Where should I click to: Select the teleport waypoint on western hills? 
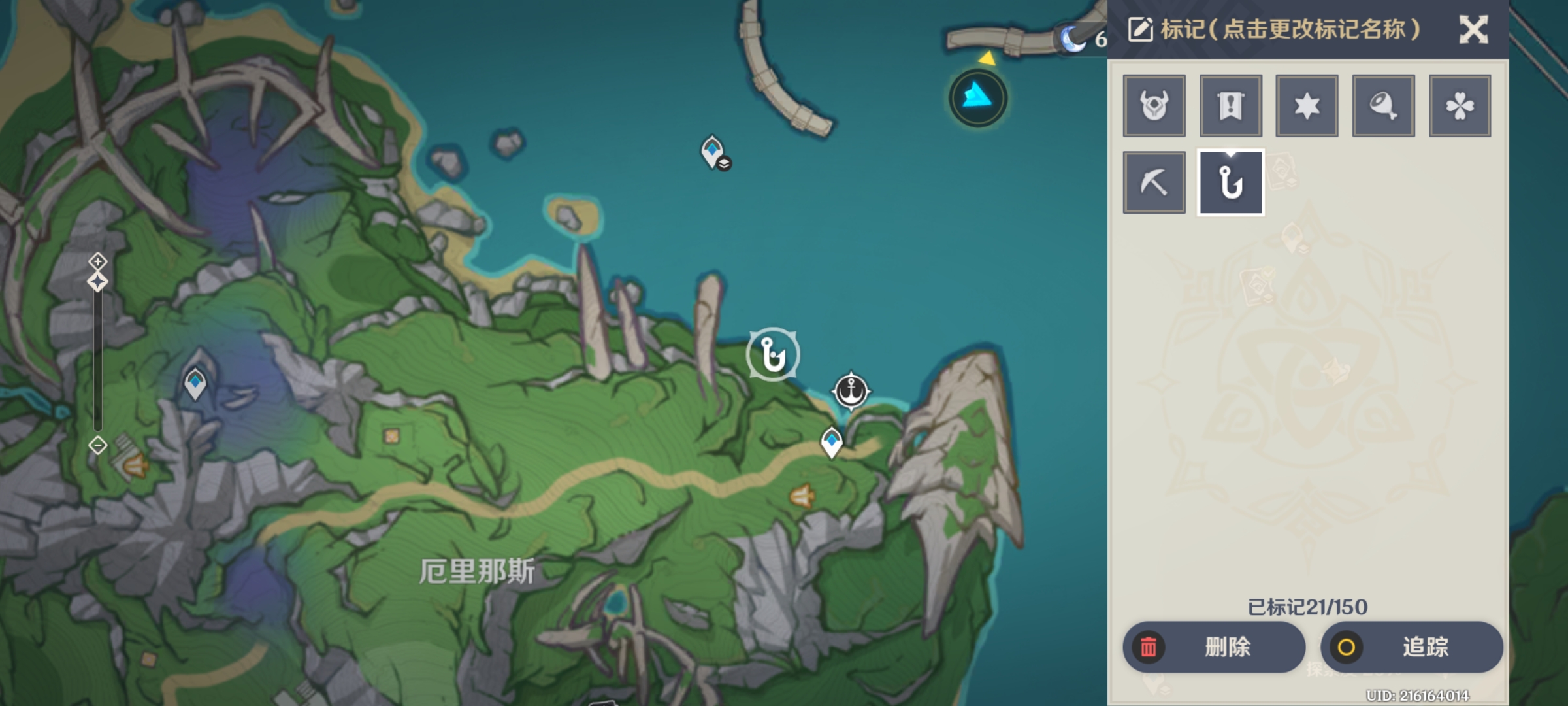(195, 383)
